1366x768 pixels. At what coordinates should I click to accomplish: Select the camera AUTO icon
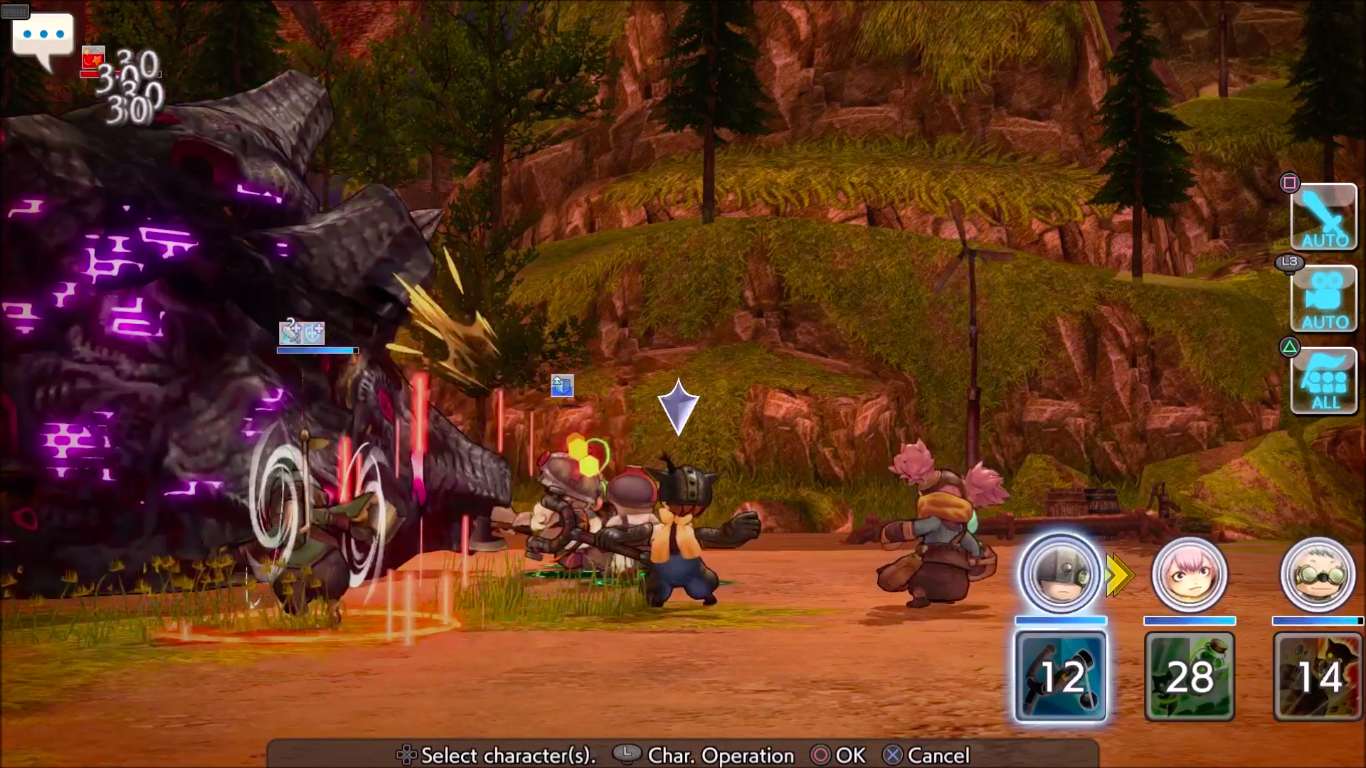pos(1323,298)
